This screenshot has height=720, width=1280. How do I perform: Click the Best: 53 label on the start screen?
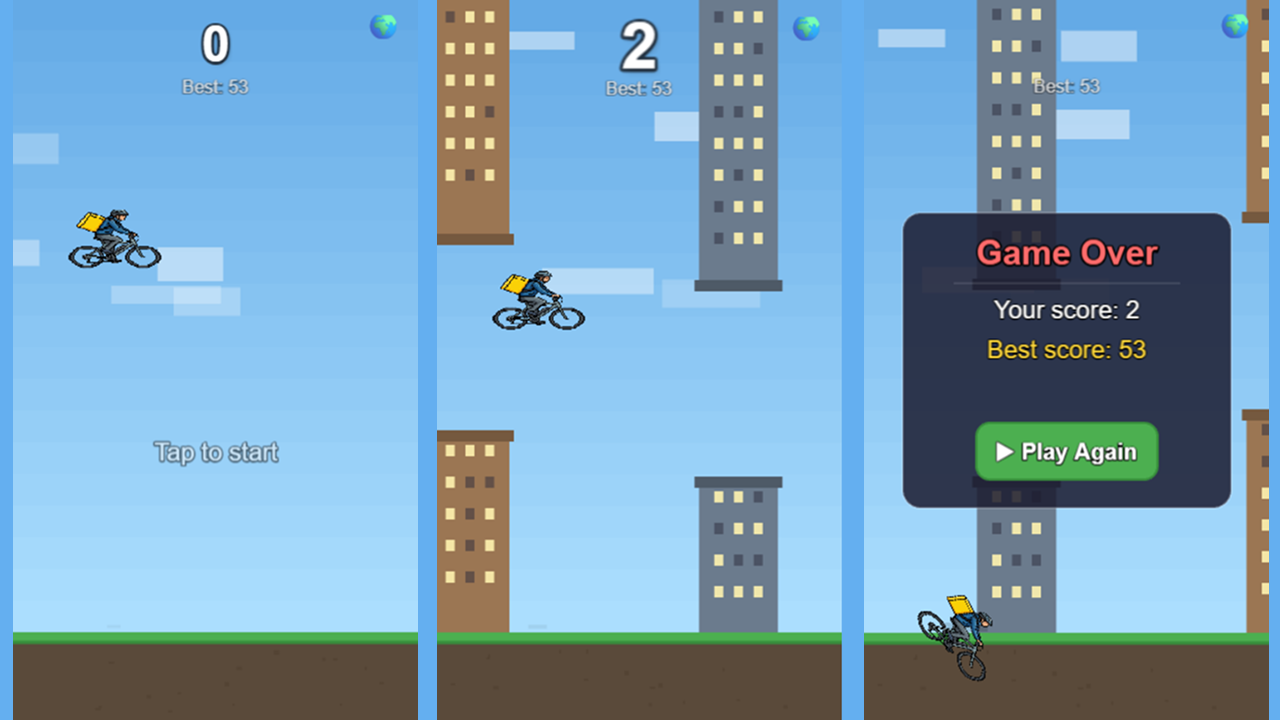[215, 87]
